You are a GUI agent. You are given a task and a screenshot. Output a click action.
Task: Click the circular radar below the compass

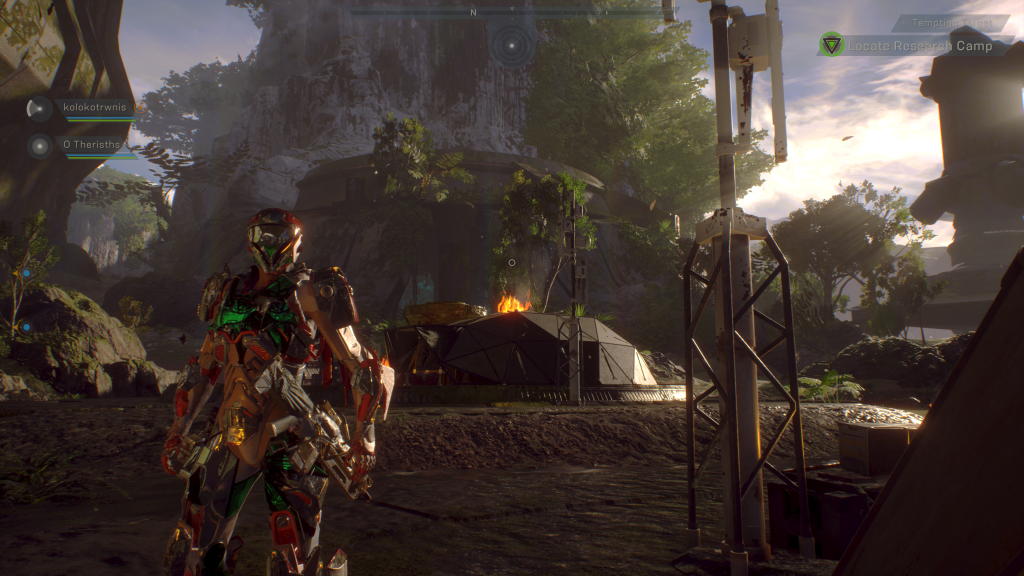pyautogui.click(x=512, y=44)
